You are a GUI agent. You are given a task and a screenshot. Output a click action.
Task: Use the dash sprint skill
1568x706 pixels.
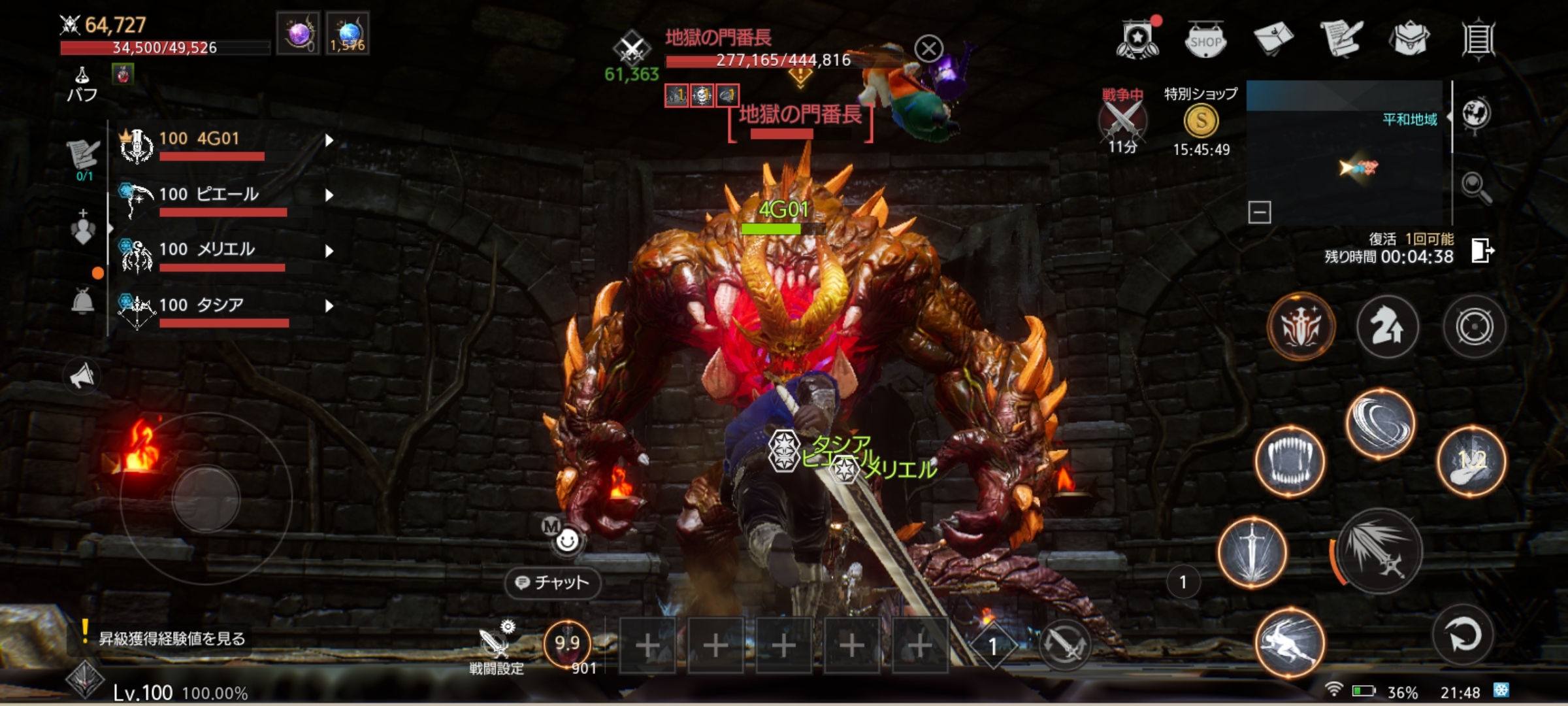1290,642
